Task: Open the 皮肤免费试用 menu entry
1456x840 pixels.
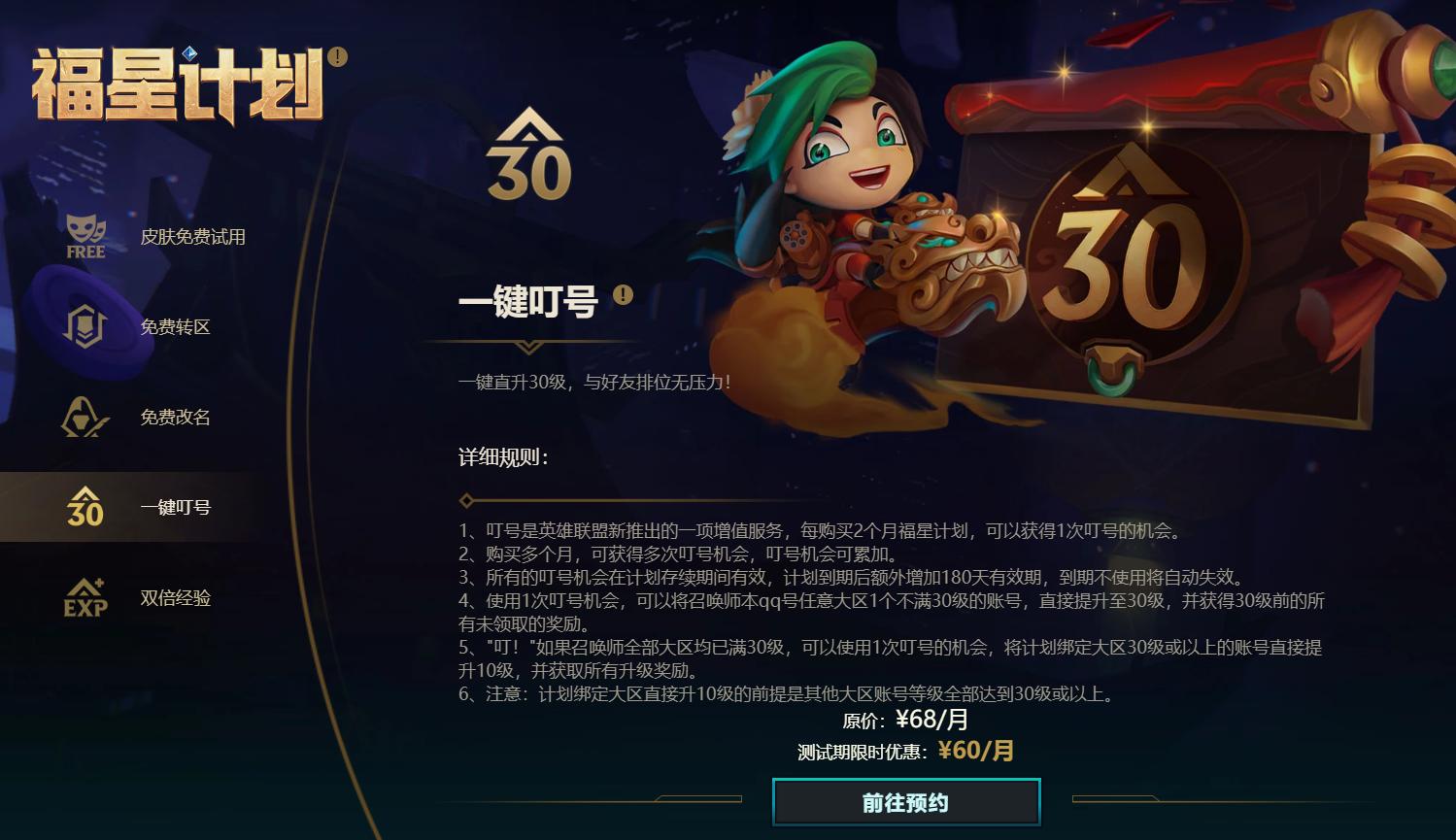Action: [x=191, y=236]
